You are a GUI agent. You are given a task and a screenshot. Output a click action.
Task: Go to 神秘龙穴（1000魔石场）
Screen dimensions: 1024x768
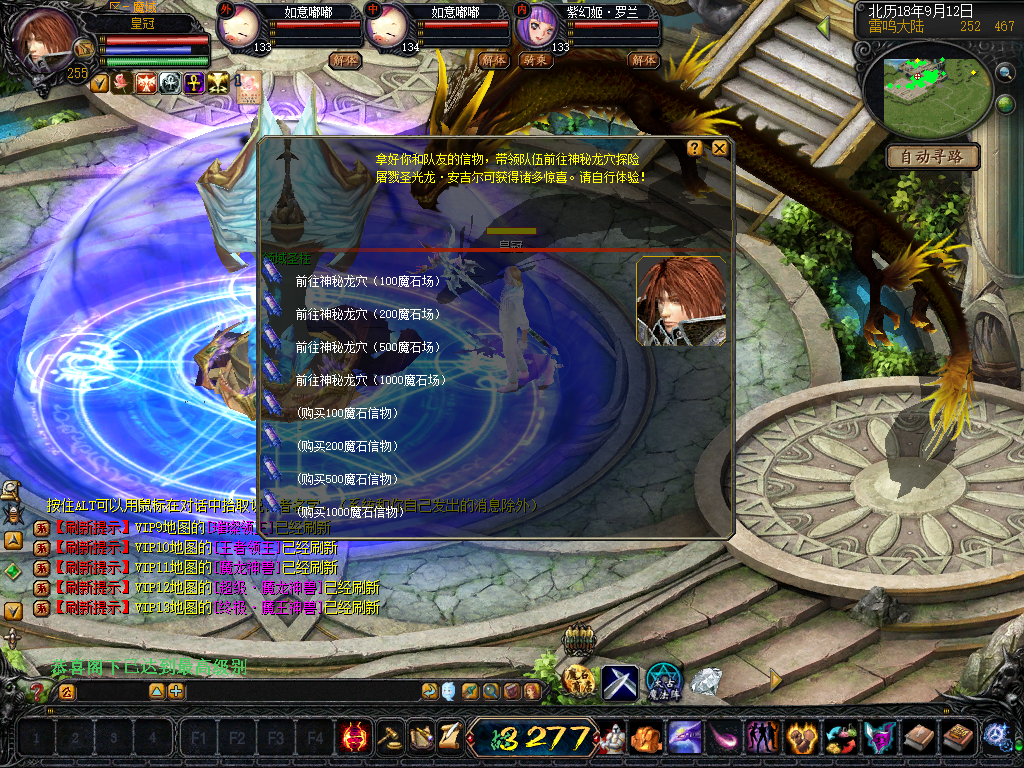click(371, 380)
